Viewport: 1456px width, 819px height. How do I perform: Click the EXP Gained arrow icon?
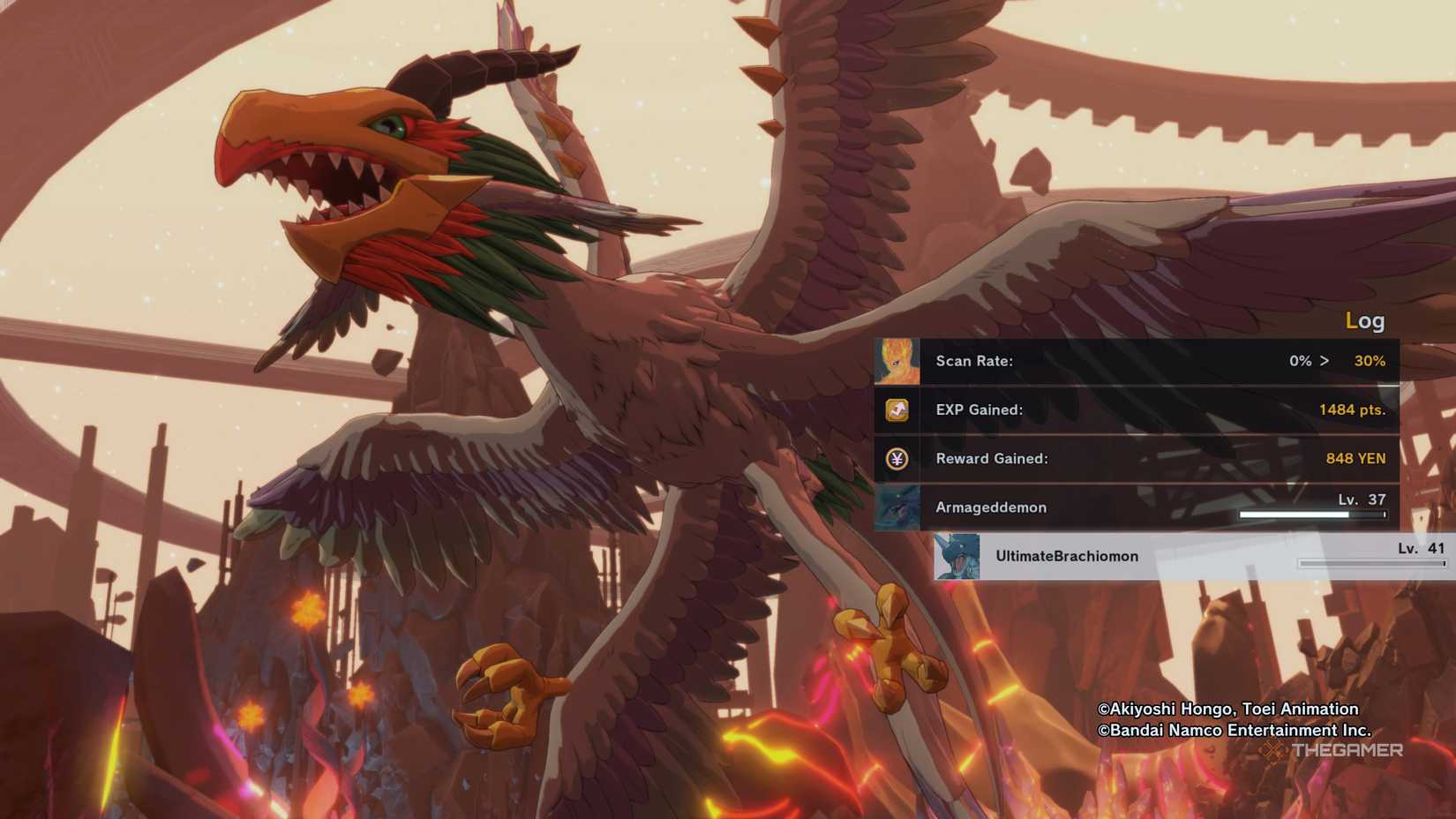[x=897, y=409]
